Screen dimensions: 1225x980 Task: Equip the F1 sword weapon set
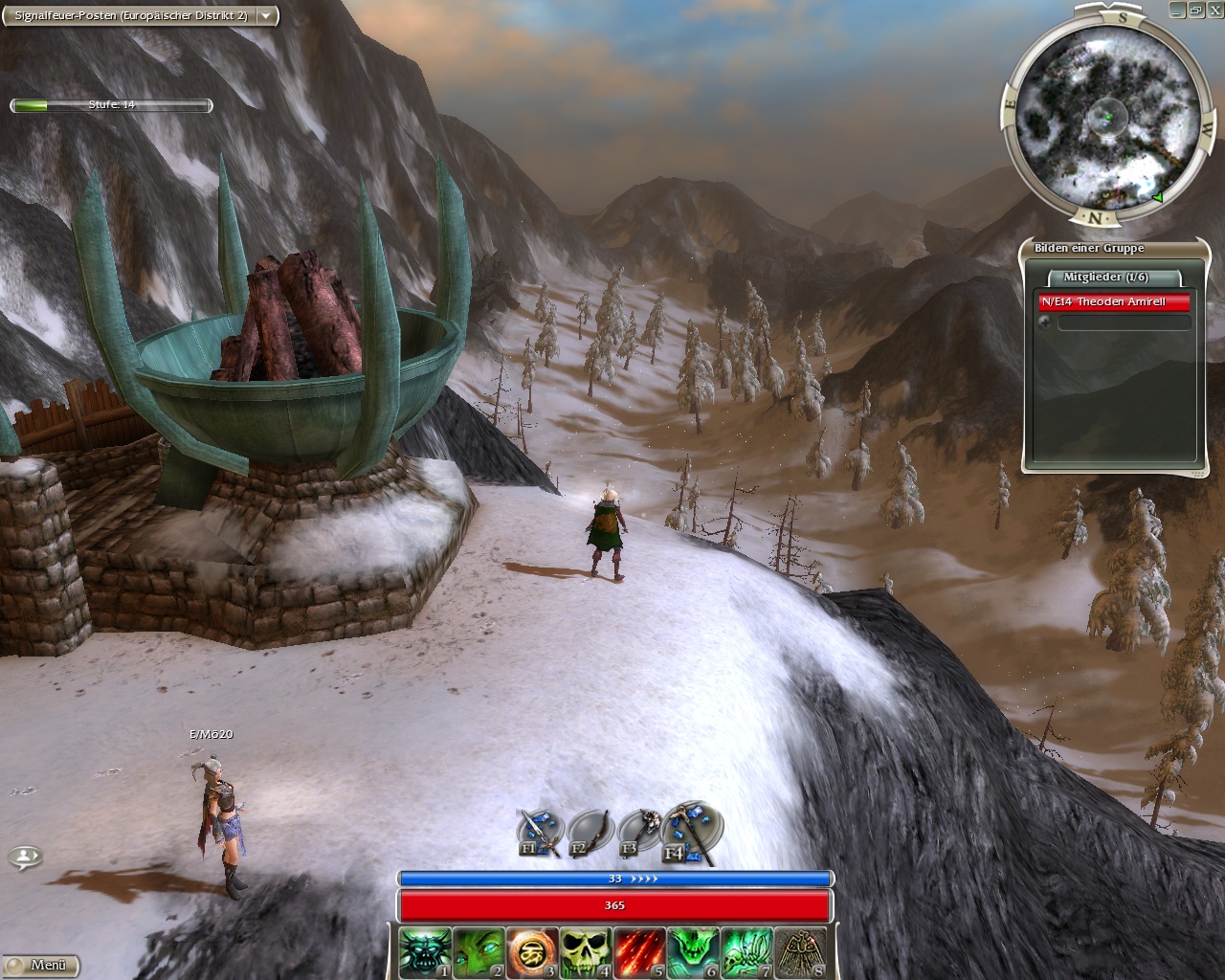[539, 833]
